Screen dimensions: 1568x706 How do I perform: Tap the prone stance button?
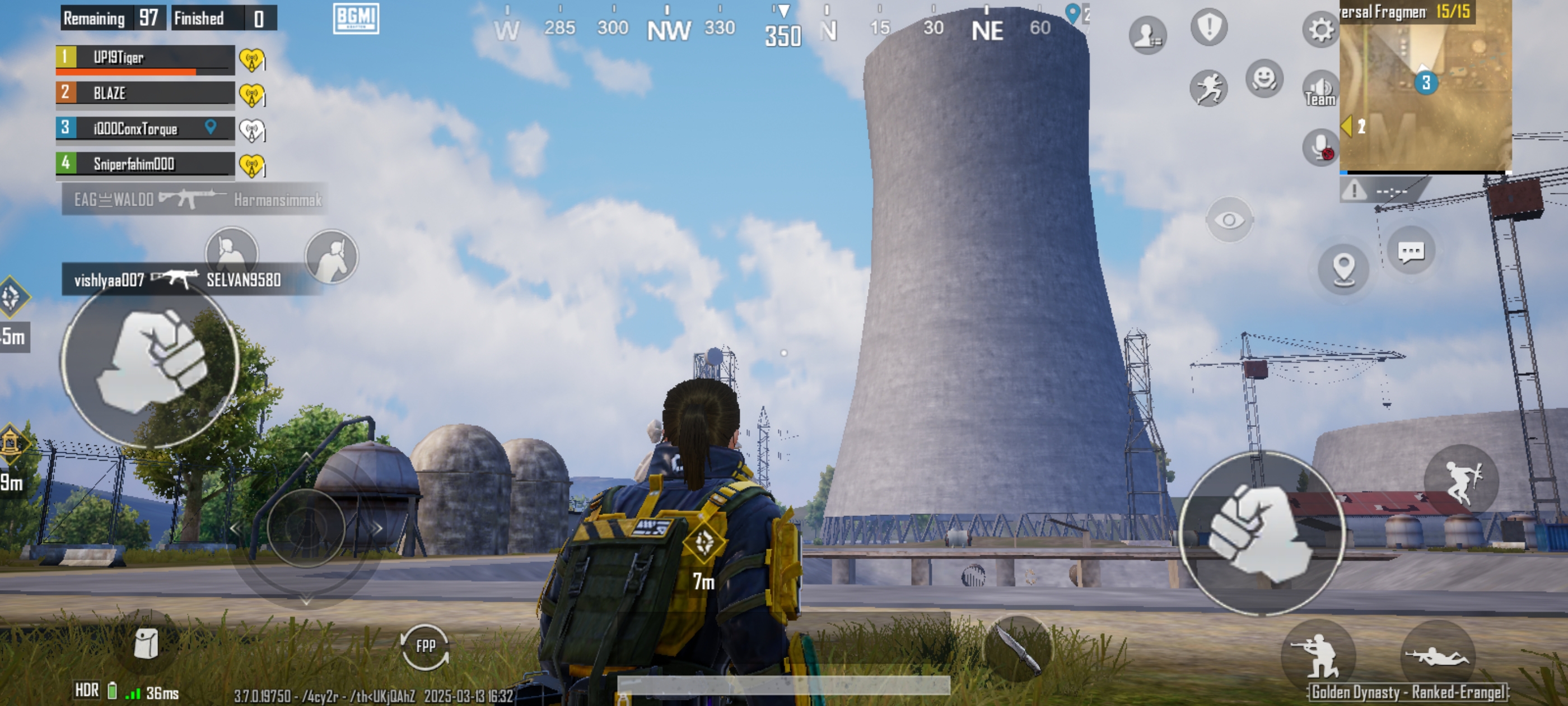tap(1437, 656)
